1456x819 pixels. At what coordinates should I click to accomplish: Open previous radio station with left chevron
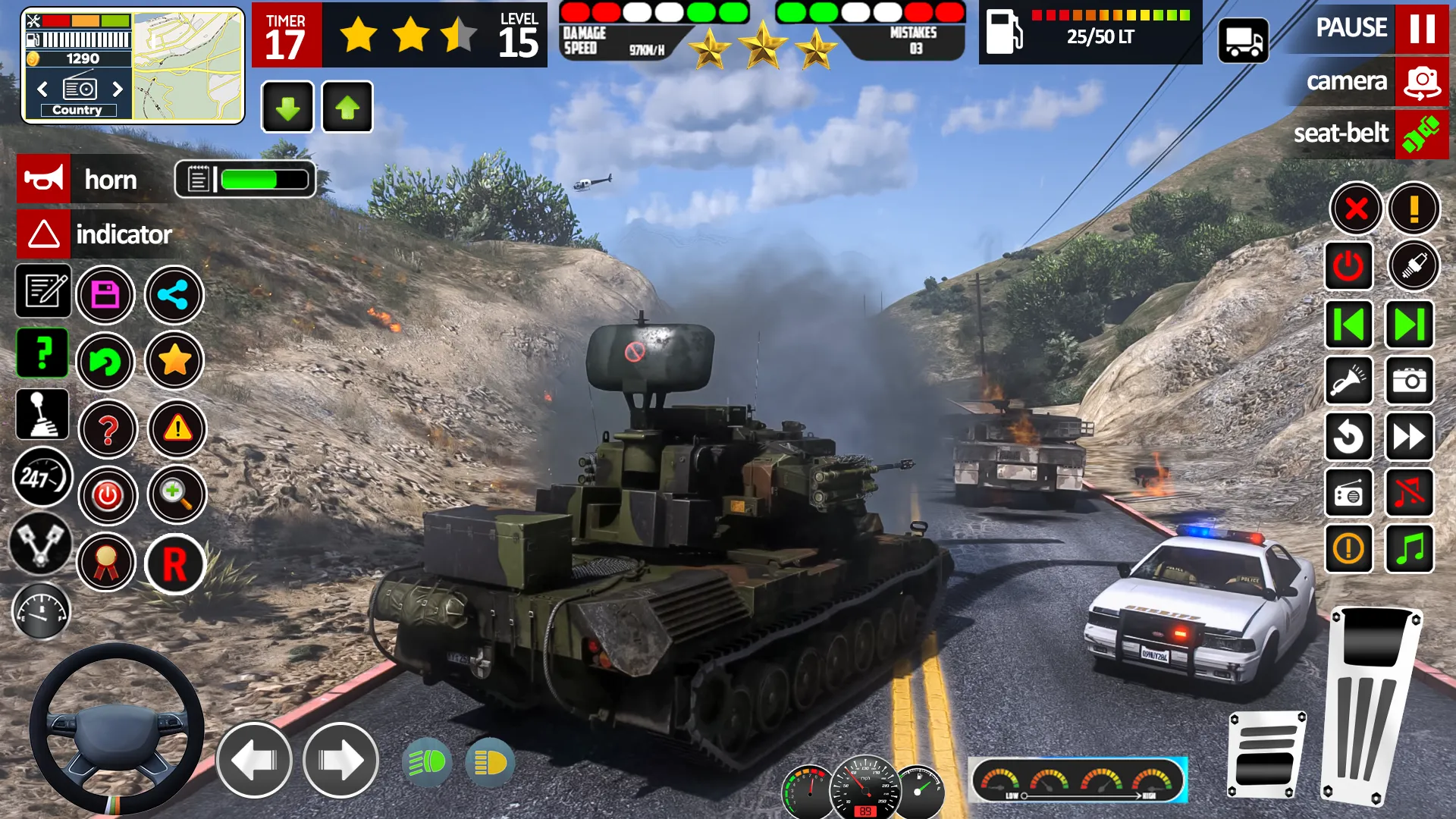[x=41, y=89]
